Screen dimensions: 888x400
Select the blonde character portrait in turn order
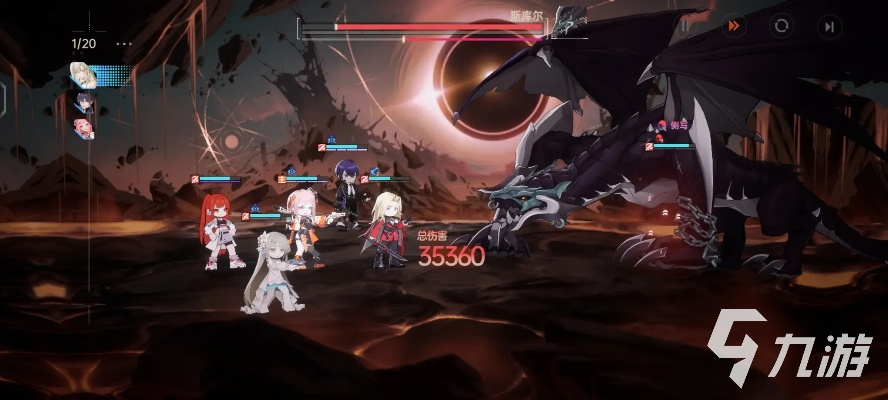coord(82,74)
